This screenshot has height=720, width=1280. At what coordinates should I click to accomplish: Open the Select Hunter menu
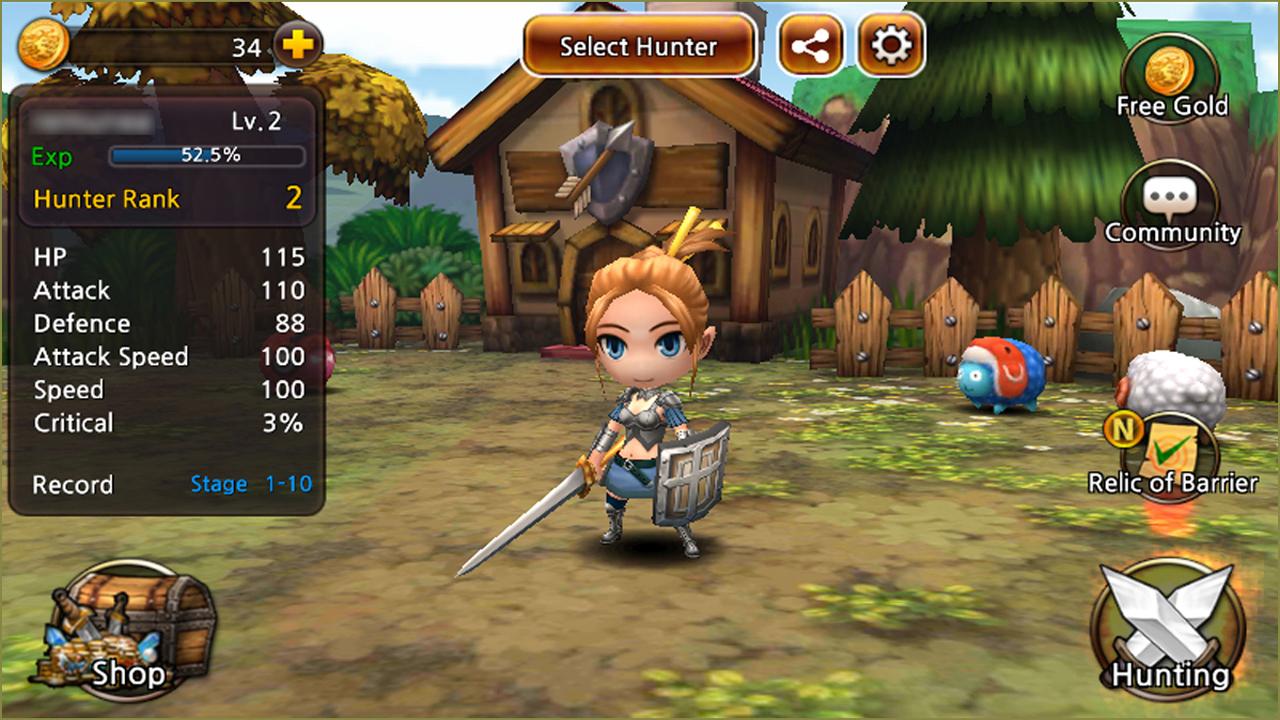(x=638, y=46)
